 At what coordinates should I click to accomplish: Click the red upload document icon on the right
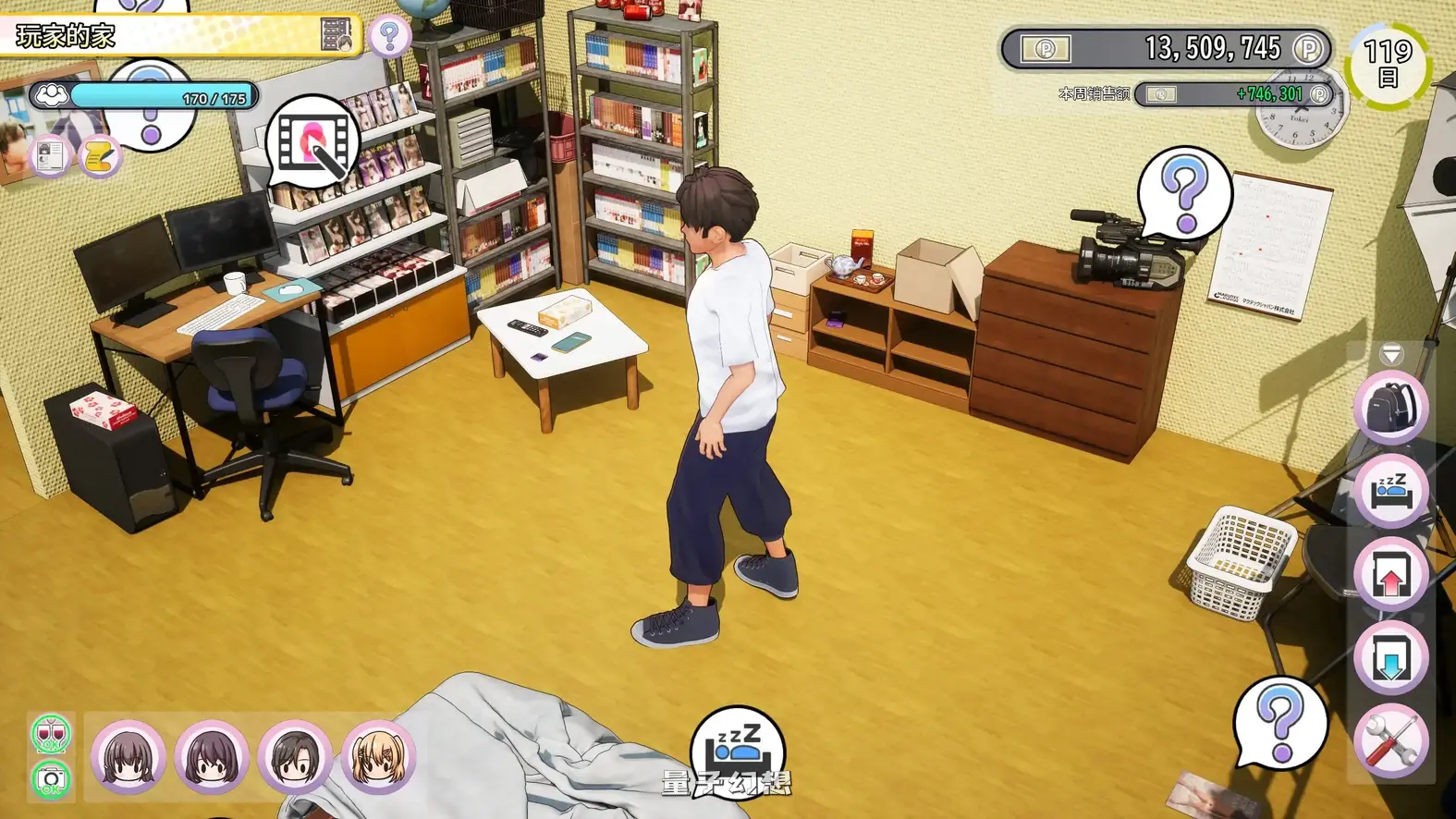tap(1390, 573)
